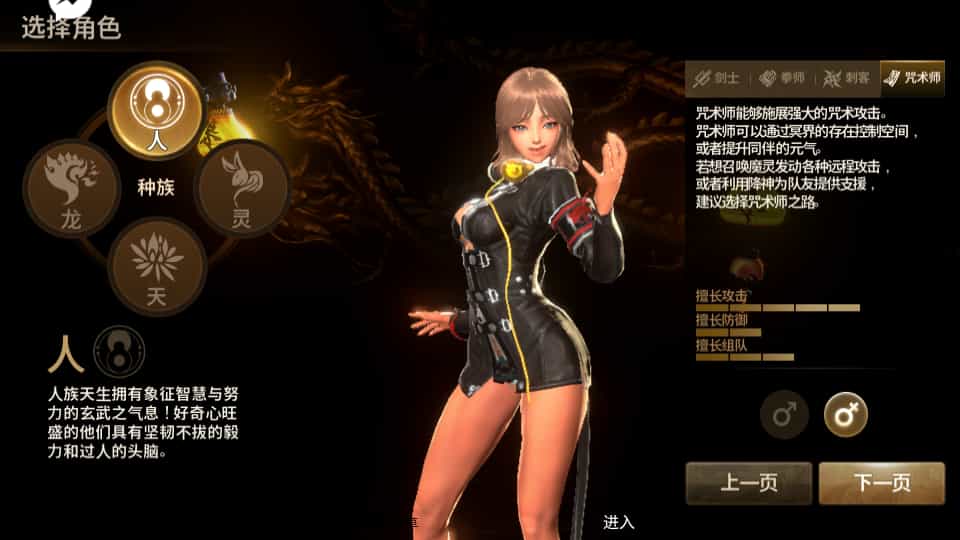Go back with the 上一页 button

point(748,483)
